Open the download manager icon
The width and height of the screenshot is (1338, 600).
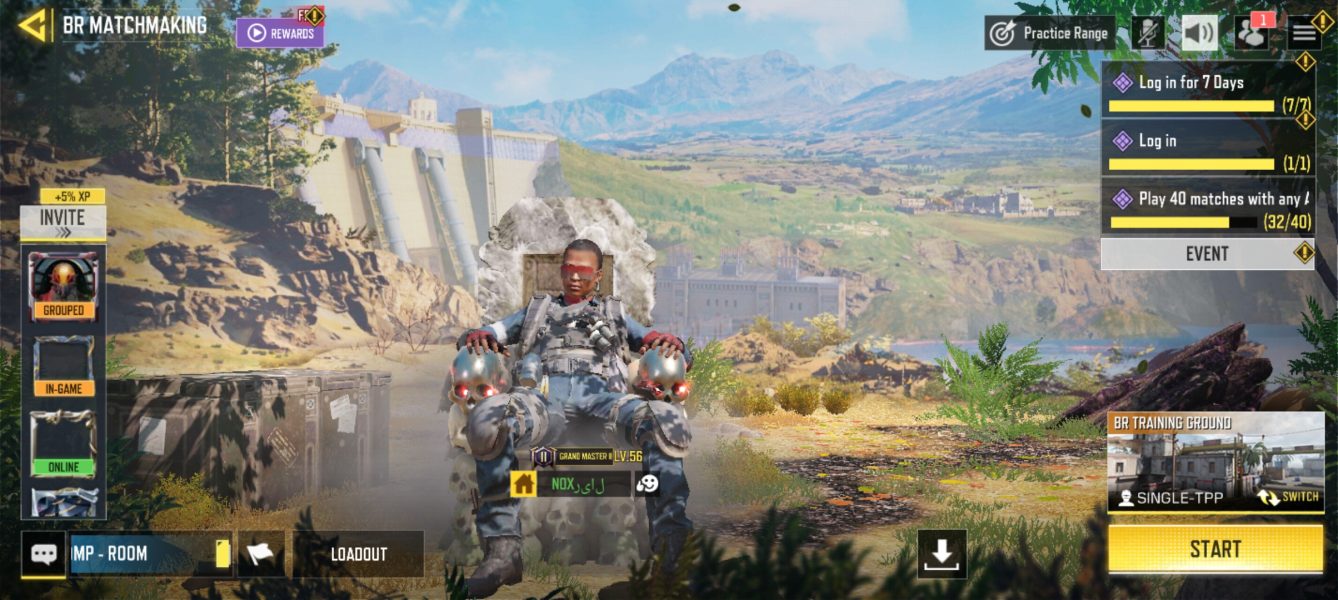(942, 554)
